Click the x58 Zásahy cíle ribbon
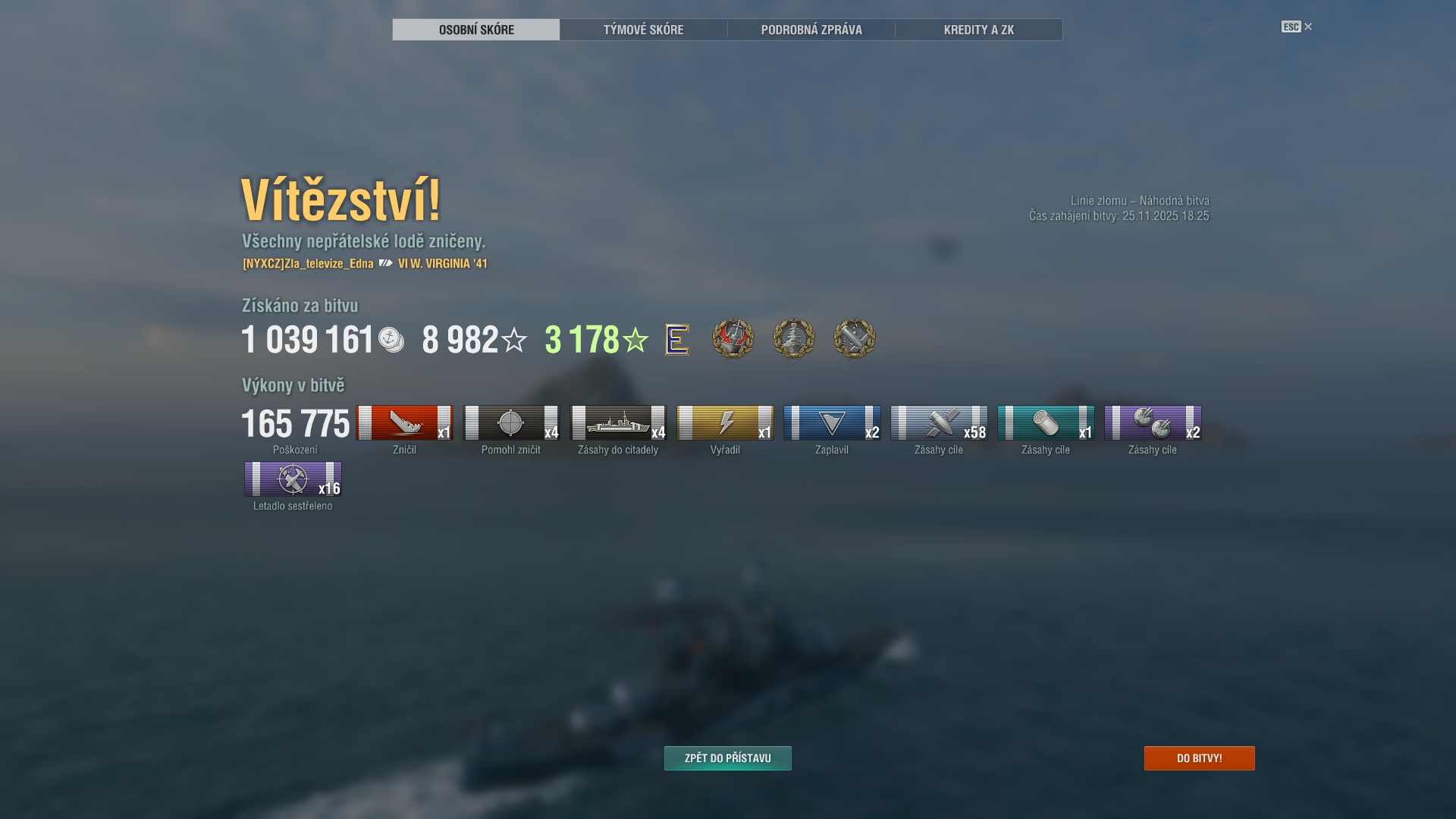 (x=939, y=423)
